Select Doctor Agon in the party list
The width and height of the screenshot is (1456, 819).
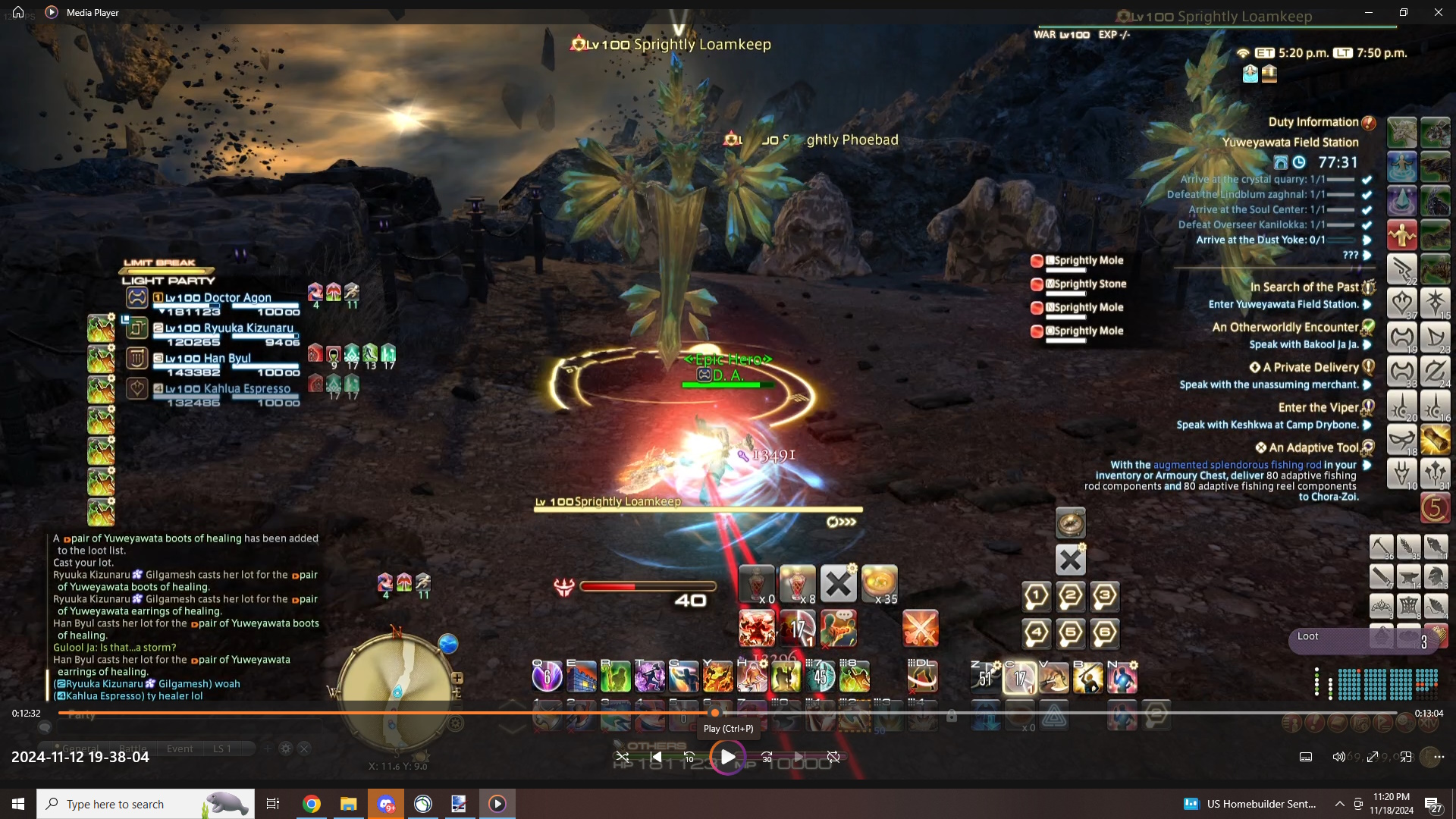(218, 298)
